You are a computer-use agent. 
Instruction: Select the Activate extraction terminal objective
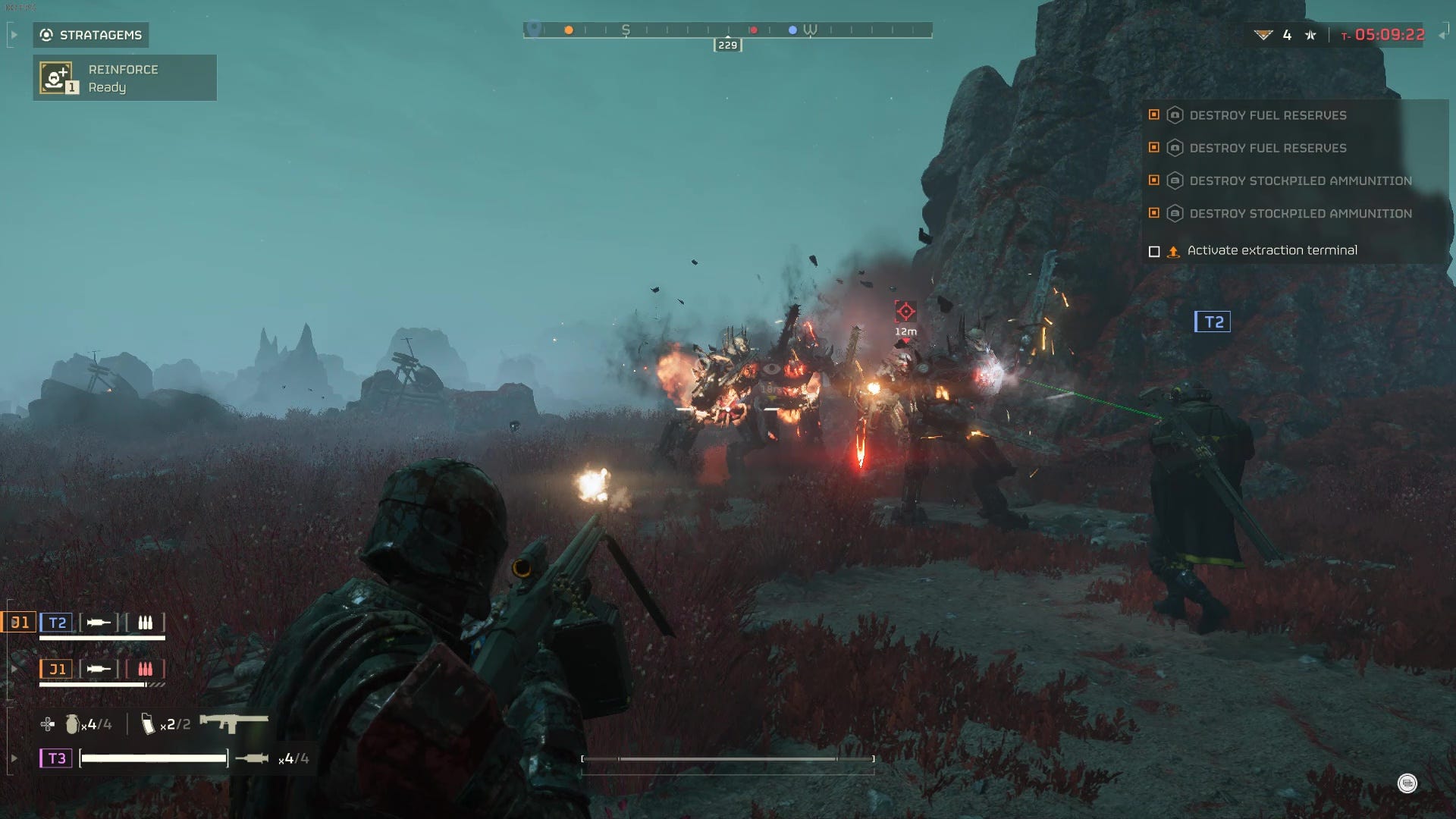pyautogui.click(x=1272, y=250)
